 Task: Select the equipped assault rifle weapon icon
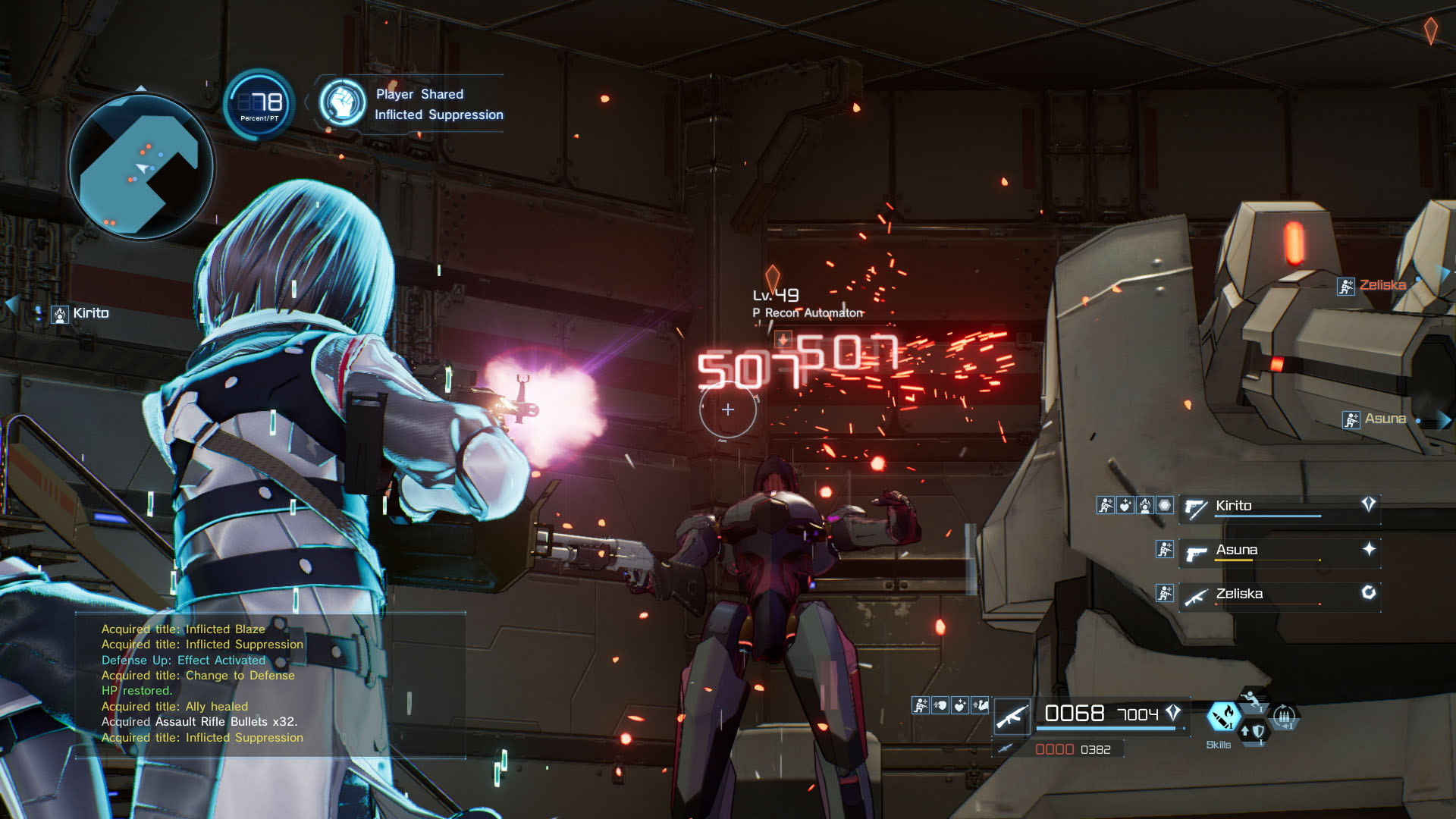(x=1012, y=716)
